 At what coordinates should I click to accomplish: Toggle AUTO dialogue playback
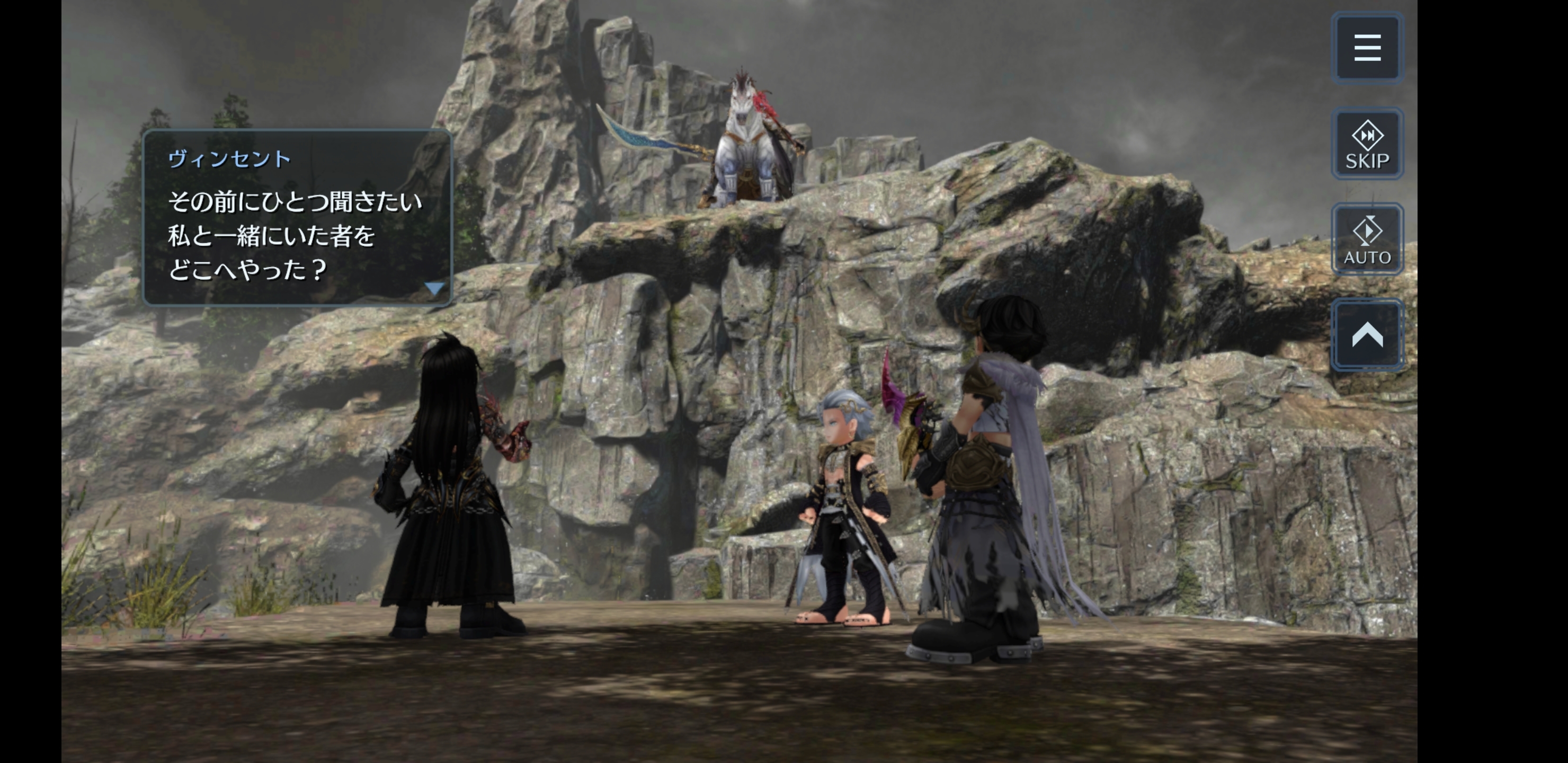[x=1367, y=239]
